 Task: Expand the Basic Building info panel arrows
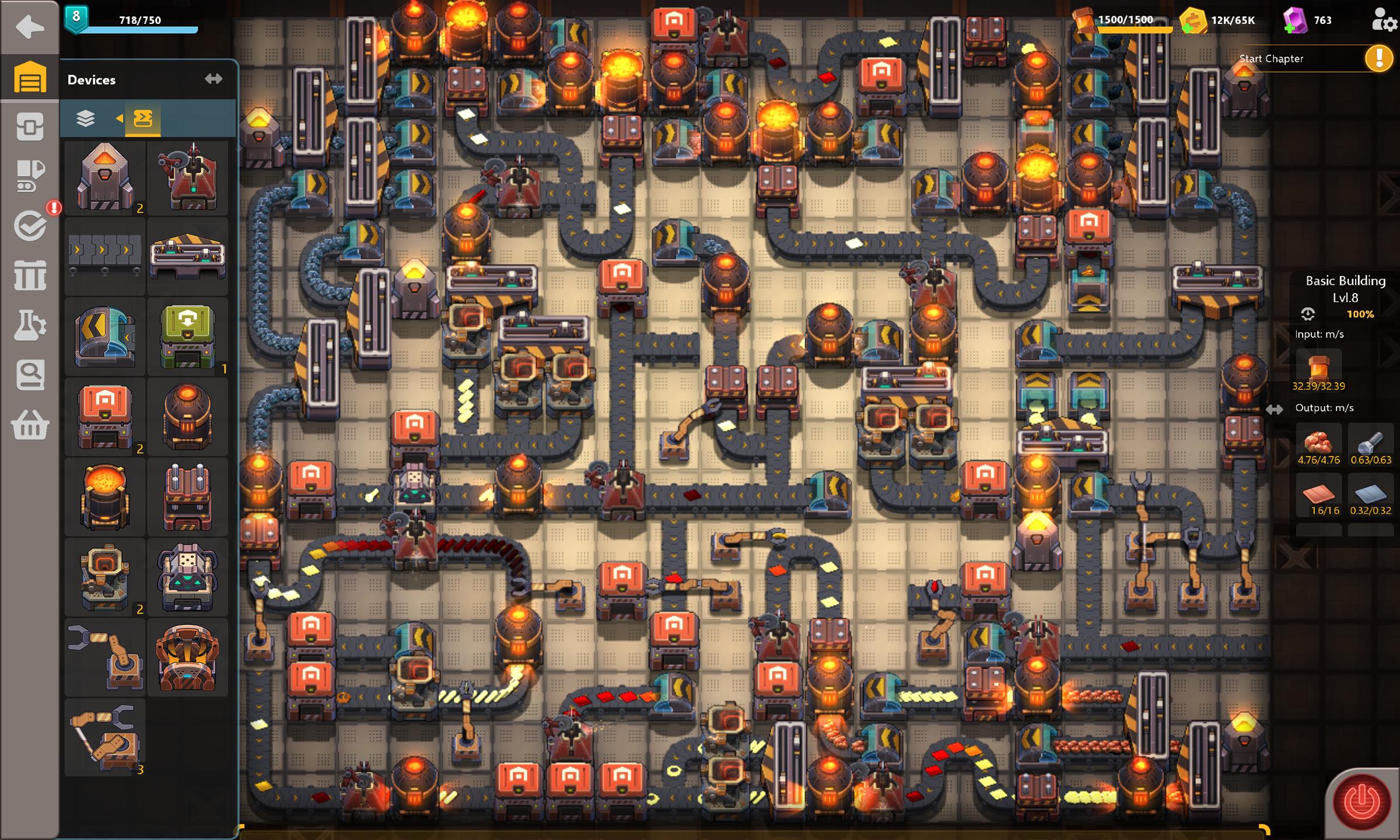pyautogui.click(x=1274, y=409)
